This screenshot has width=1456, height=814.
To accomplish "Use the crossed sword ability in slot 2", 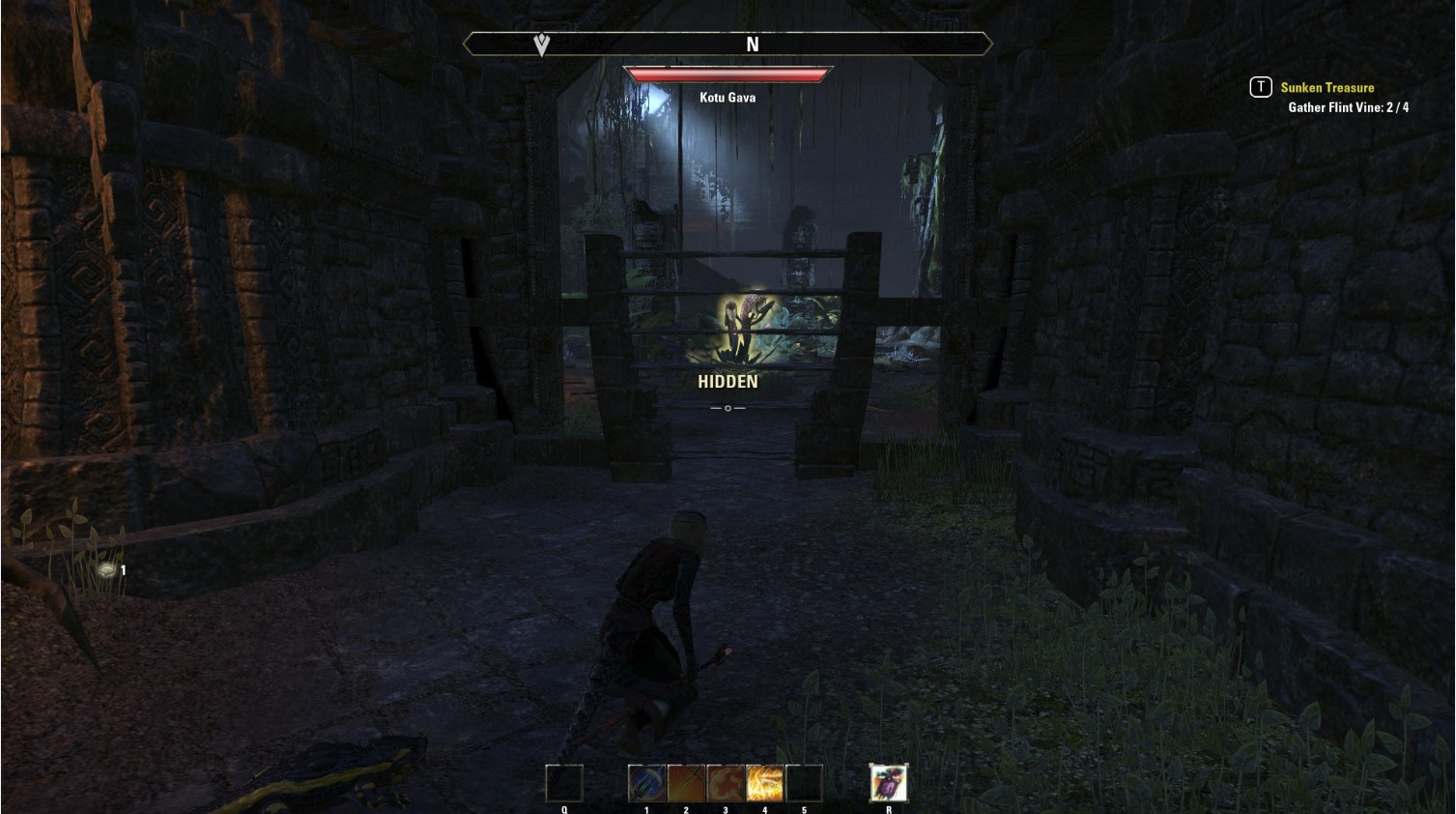I will pos(686,783).
